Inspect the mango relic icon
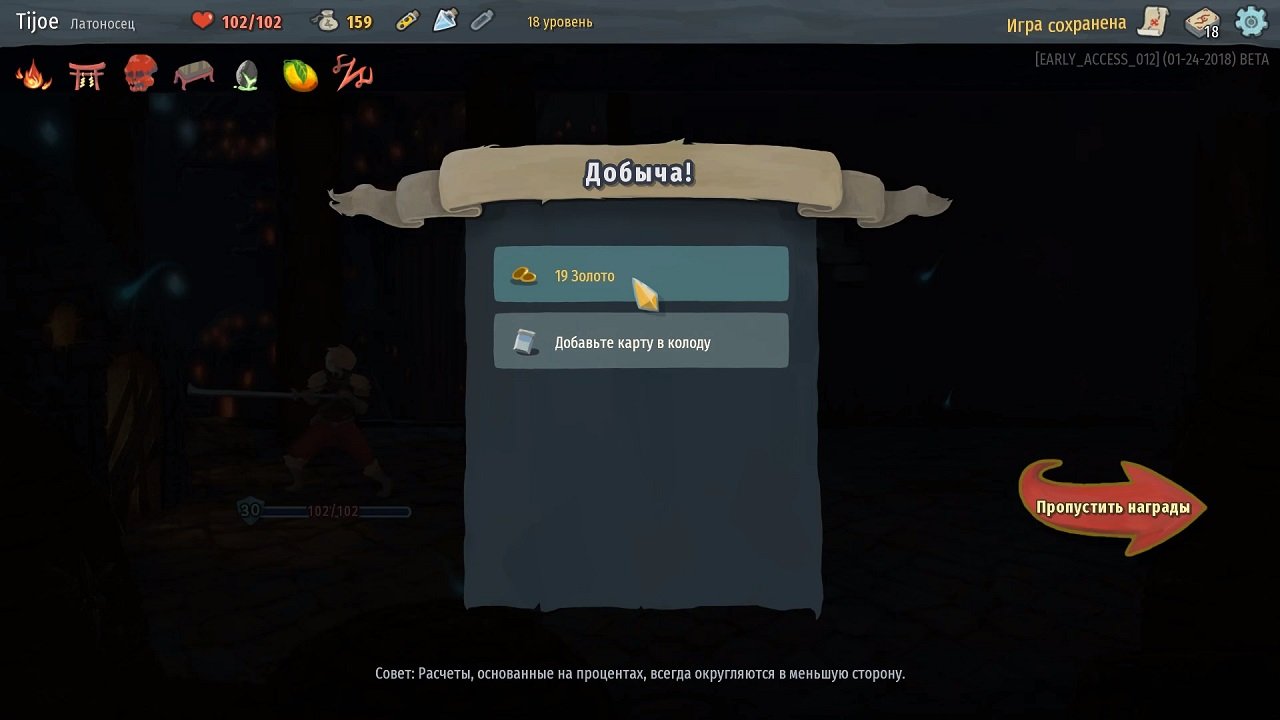Screen dimensions: 1280x720 [299, 73]
